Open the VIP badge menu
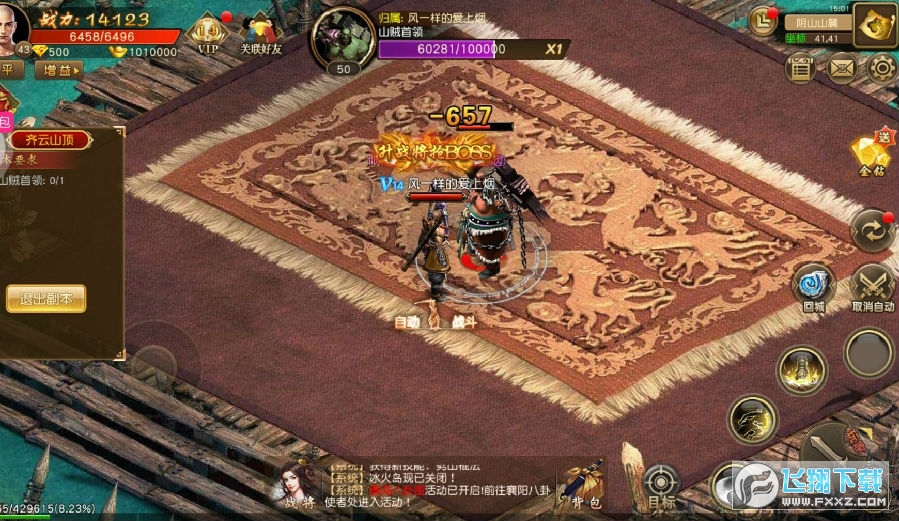This screenshot has width=899, height=521. point(208,30)
